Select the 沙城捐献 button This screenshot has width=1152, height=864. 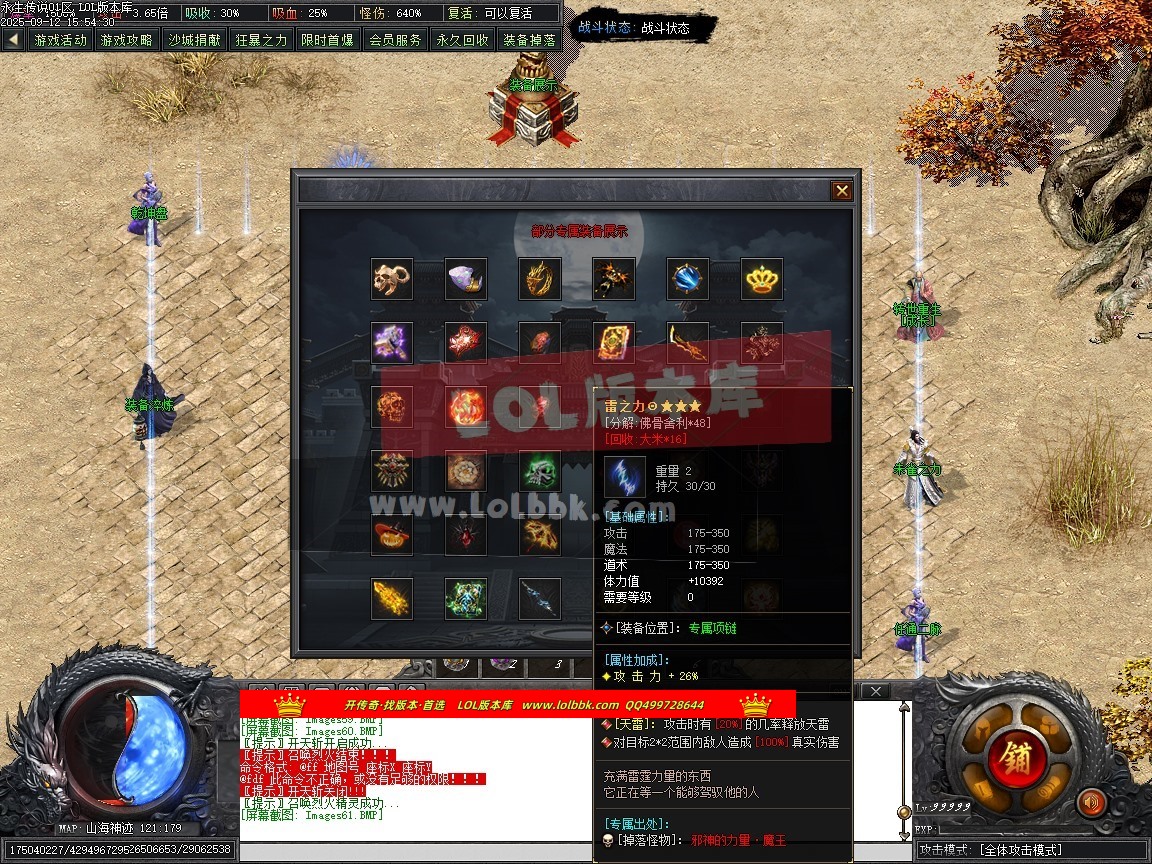tap(194, 40)
